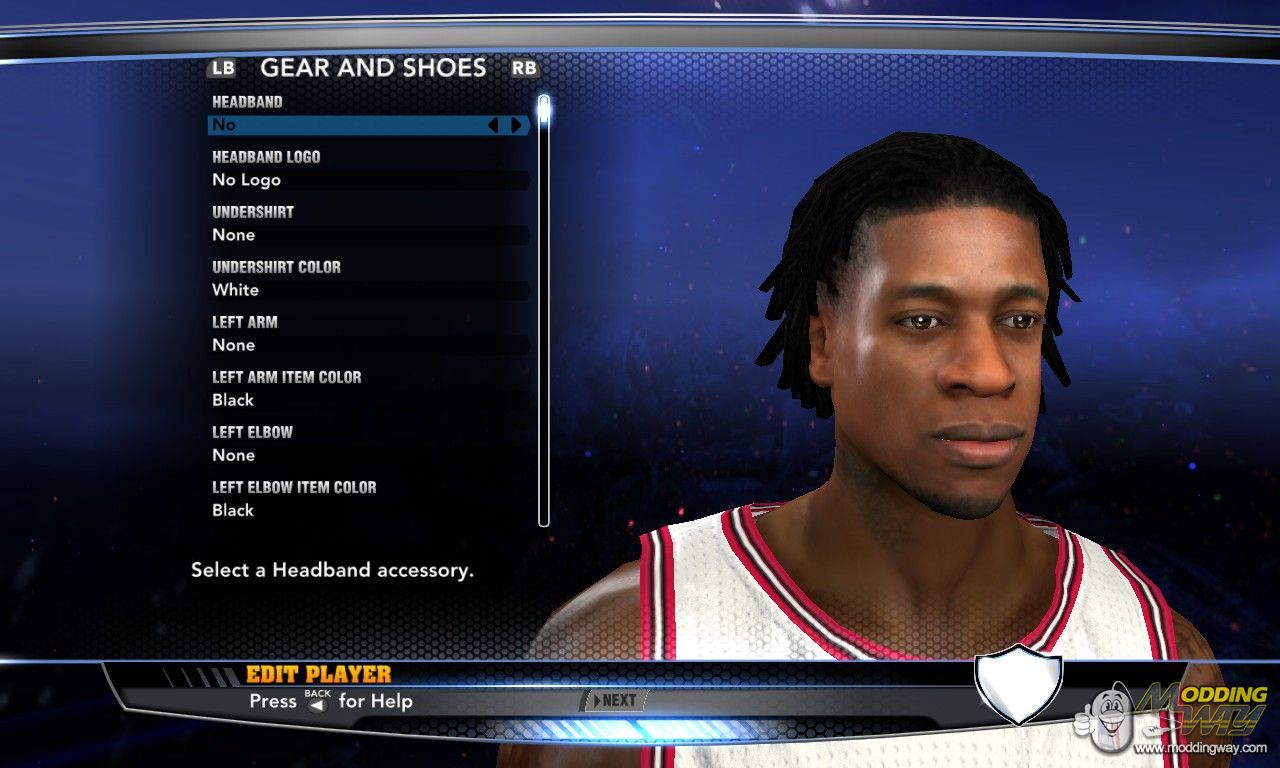This screenshot has width=1280, height=768.
Task: Click the Headband right arrow
Action: (516, 125)
